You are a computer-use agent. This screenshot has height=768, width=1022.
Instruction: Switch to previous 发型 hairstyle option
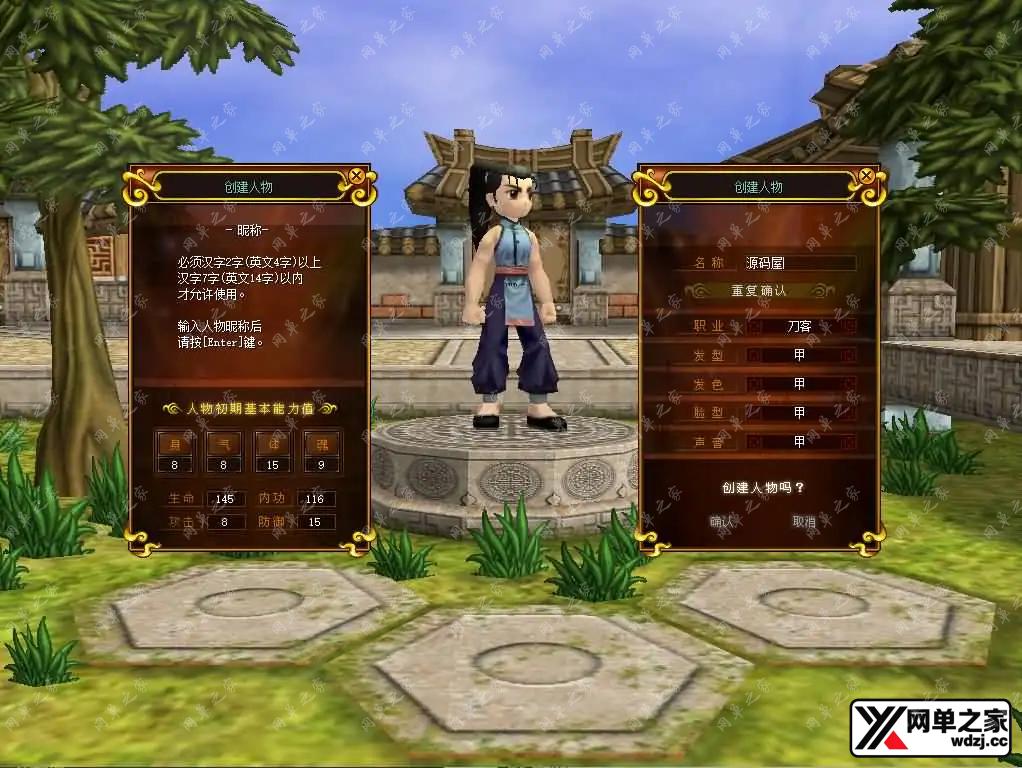tap(754, 355)
